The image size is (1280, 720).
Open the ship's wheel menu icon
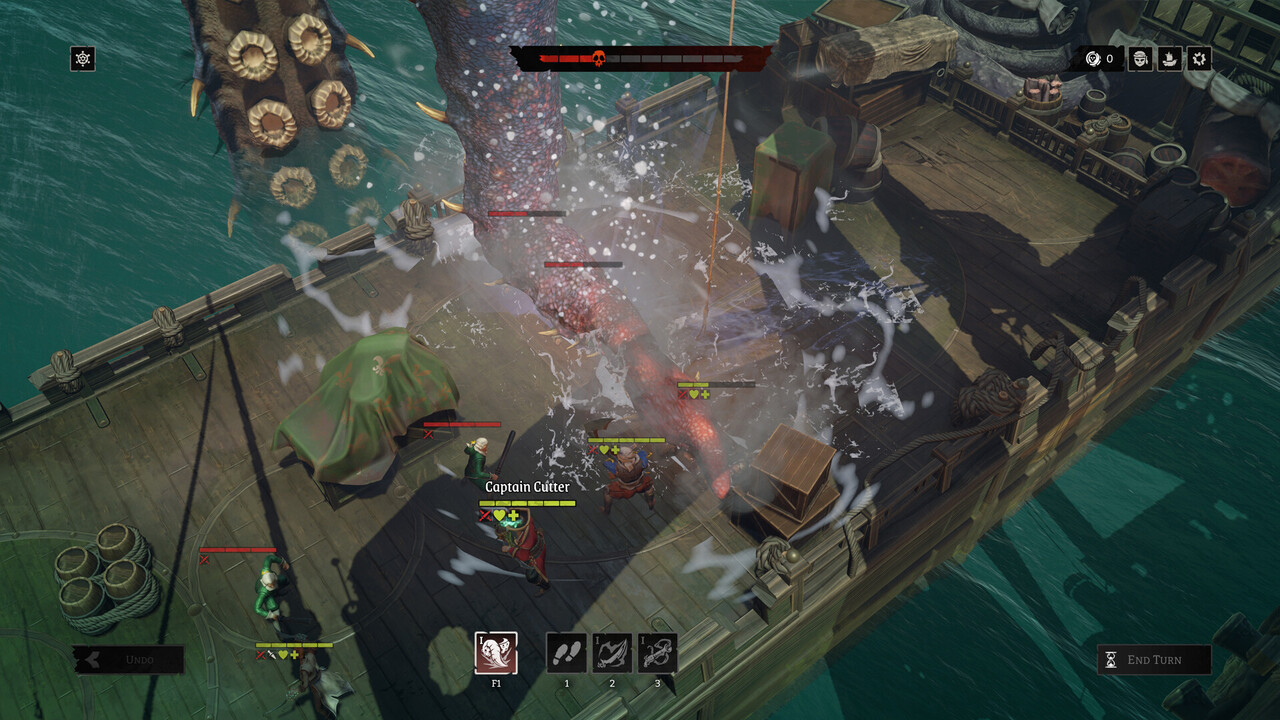[83, 59]
